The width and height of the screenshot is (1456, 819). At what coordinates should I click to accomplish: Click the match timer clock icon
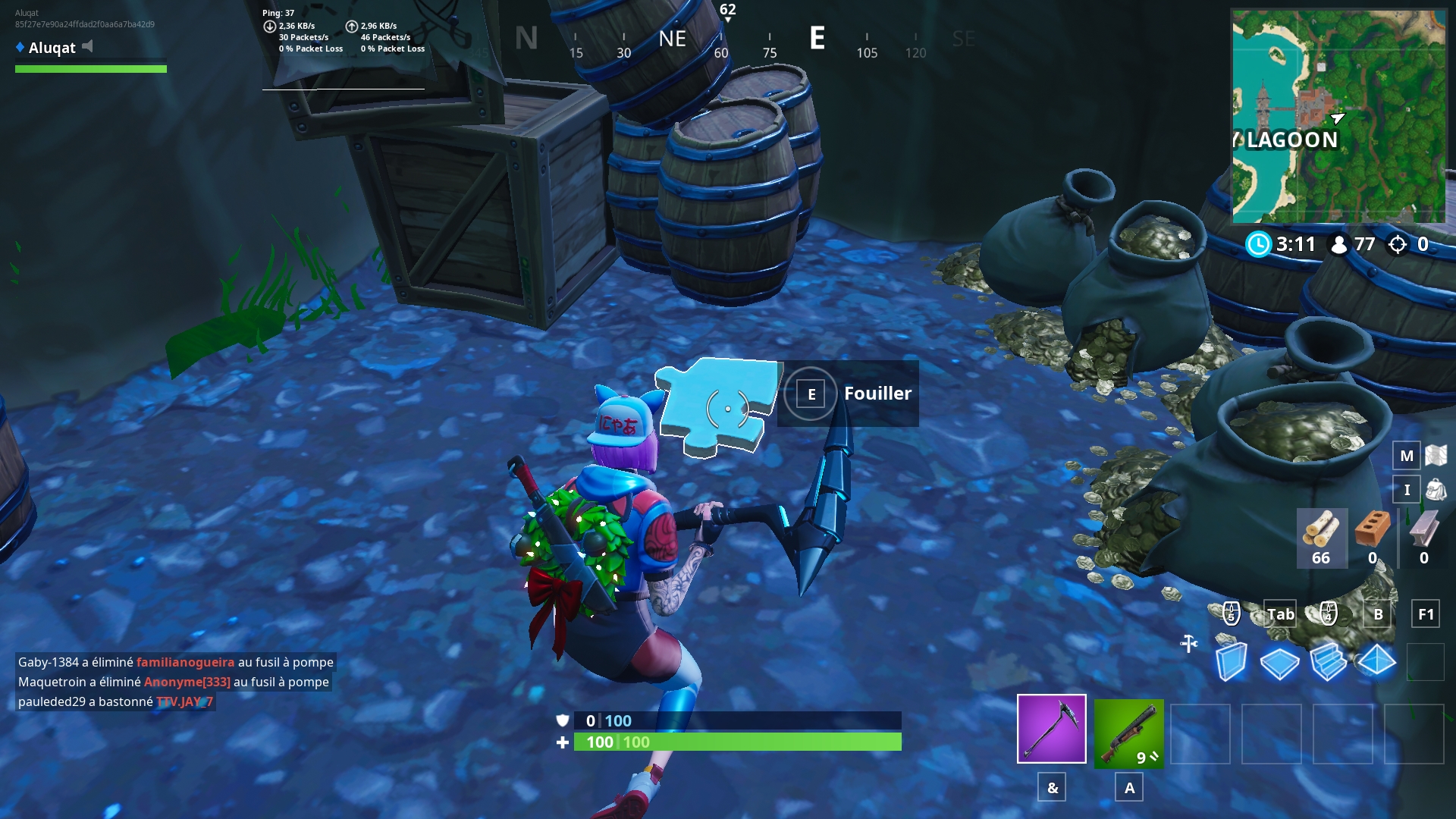coord(1259,245)
